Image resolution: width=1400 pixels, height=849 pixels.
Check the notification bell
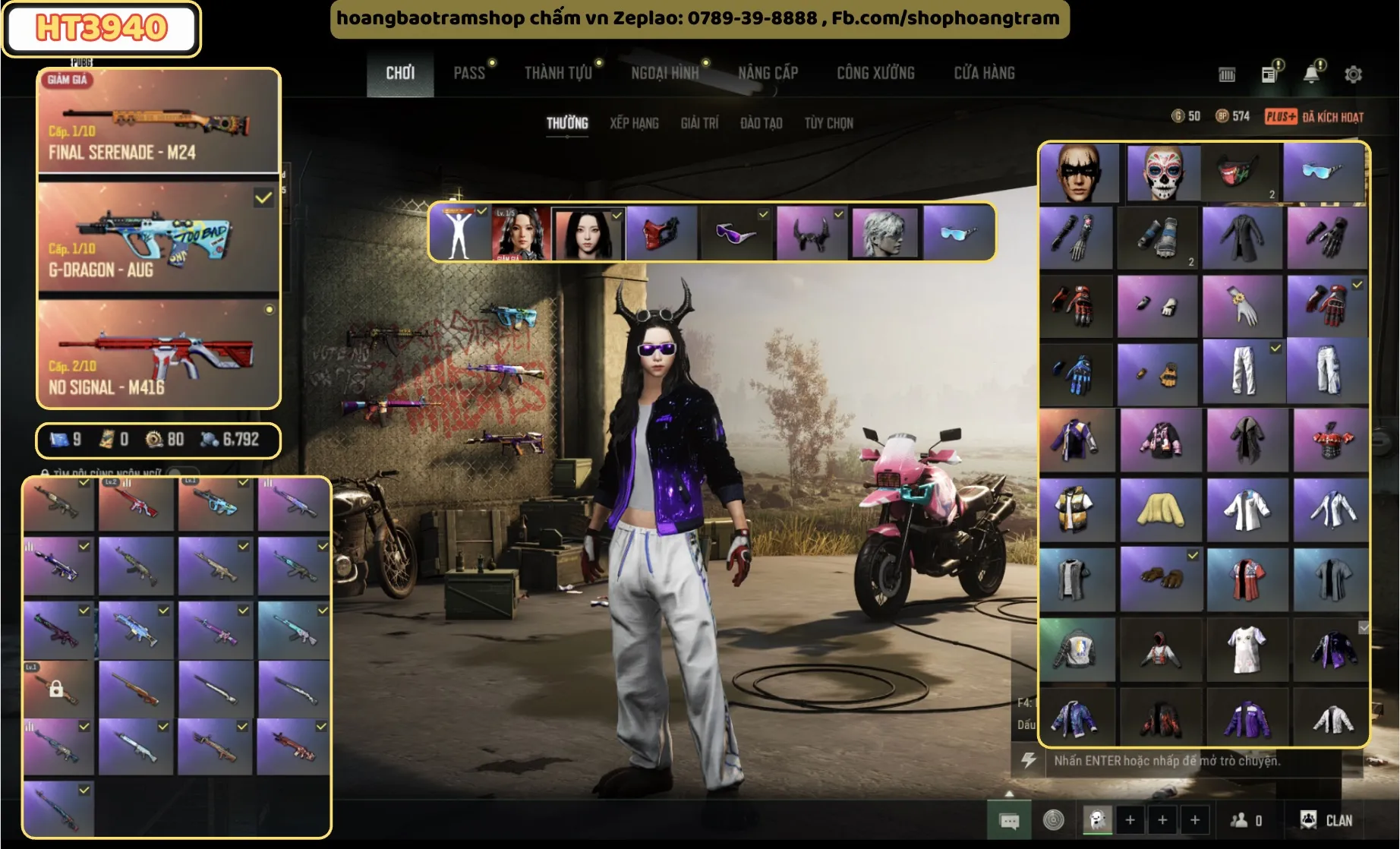(x=1311, y=74)
